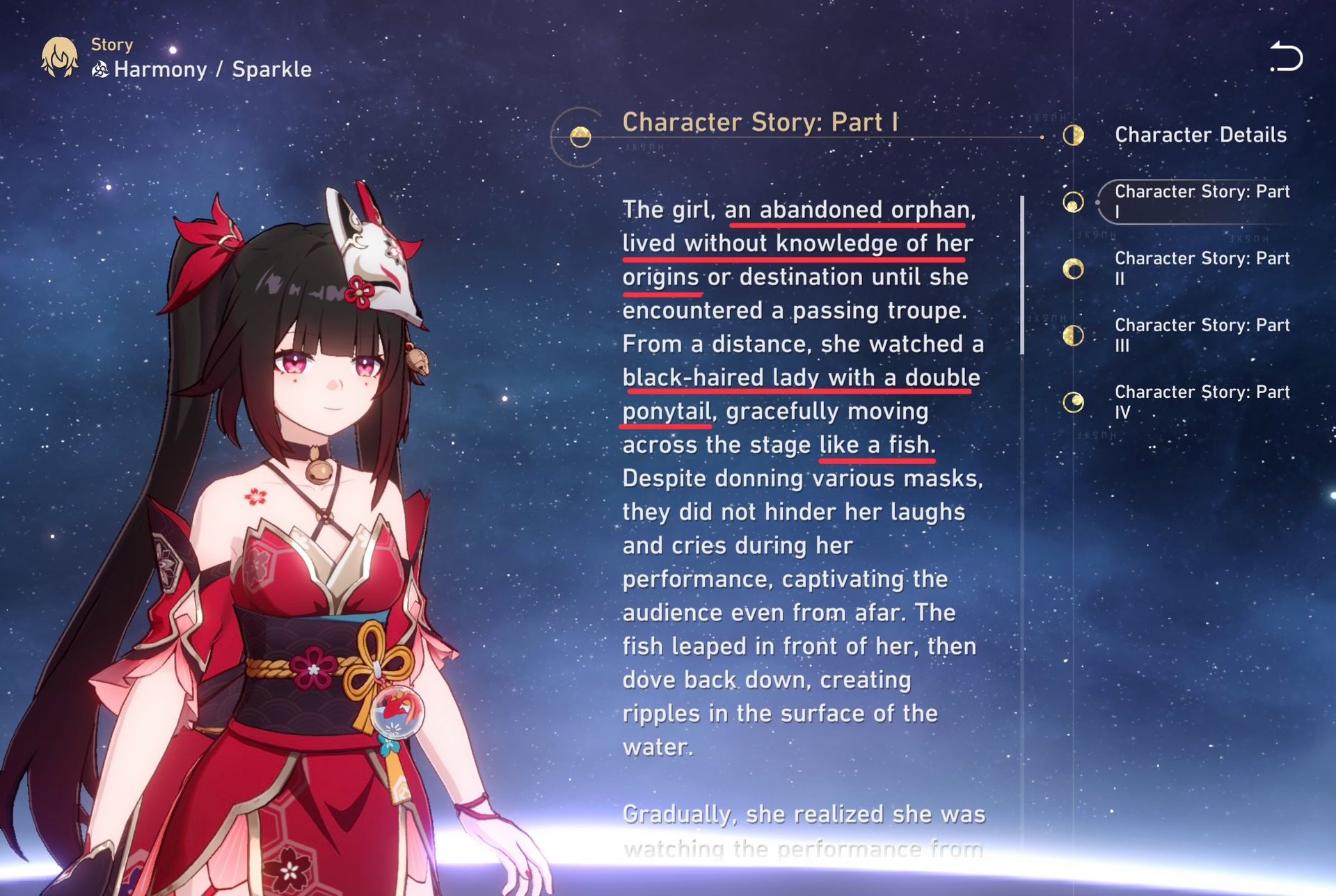Select the highlighted Character Story: Part I entry
Screen dimensions: 1336x896
click(x=1202, y=202)
